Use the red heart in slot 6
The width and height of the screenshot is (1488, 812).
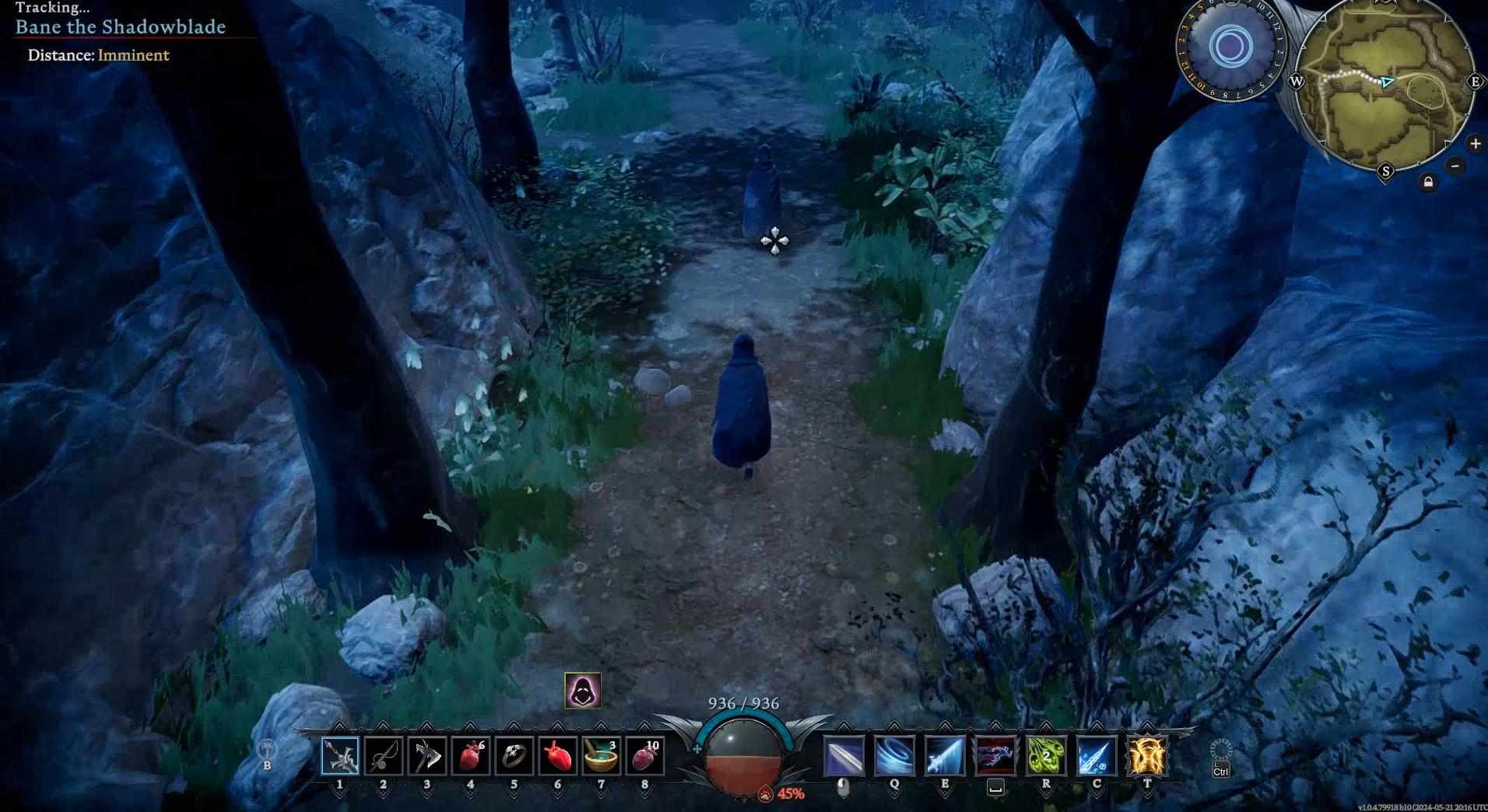coord(558,756)
